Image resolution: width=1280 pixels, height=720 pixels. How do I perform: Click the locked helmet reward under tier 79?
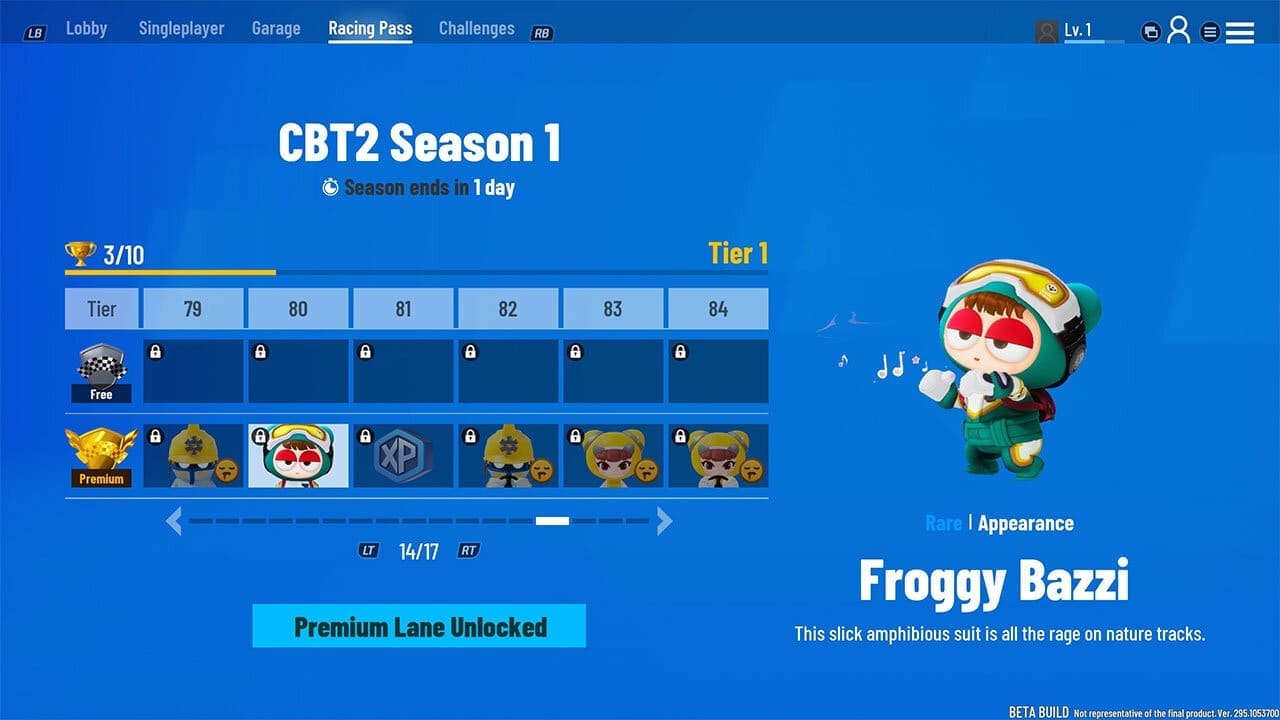(193, 456)
